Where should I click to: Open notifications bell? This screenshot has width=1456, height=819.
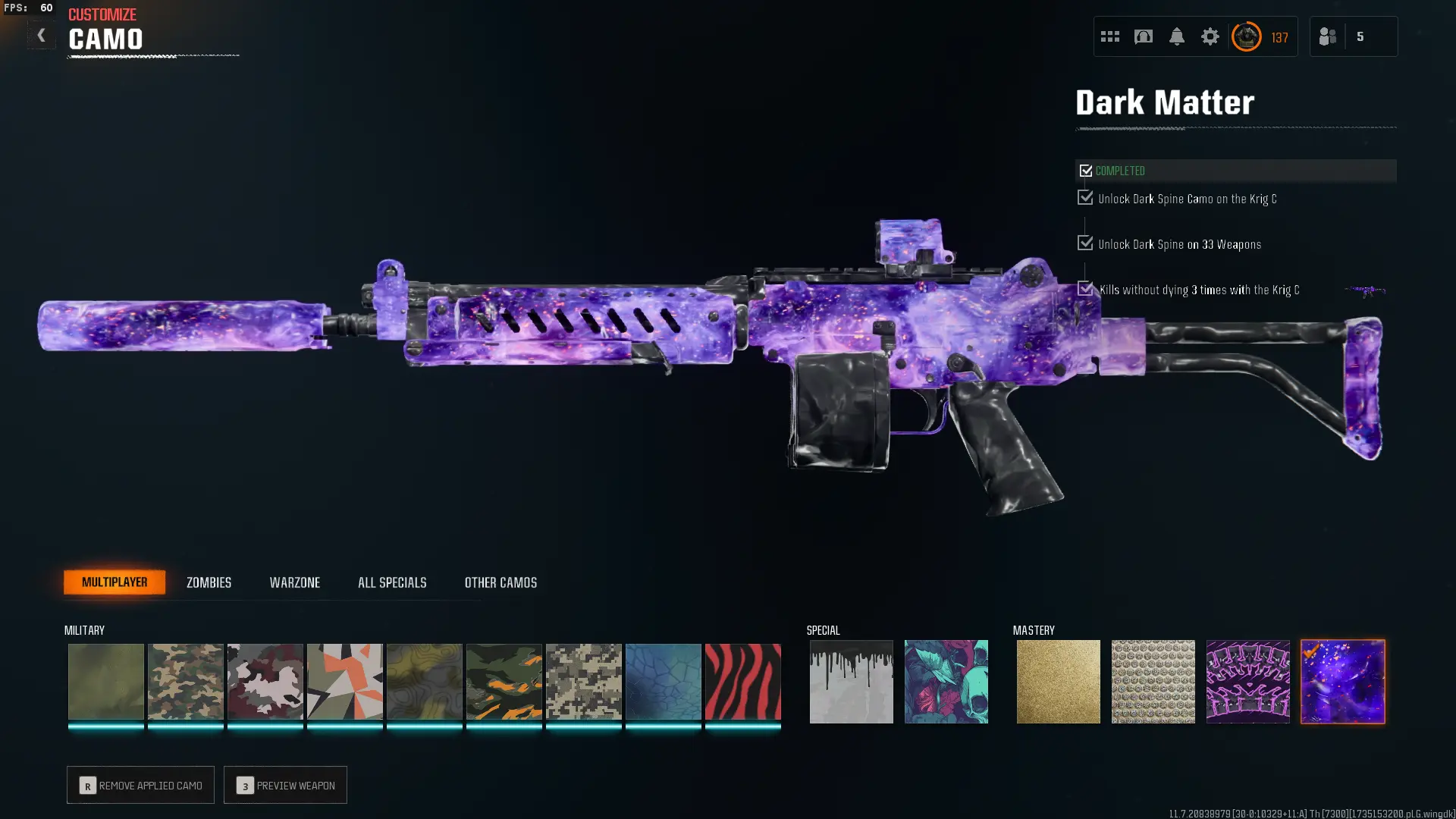[x=1176, y=36]
